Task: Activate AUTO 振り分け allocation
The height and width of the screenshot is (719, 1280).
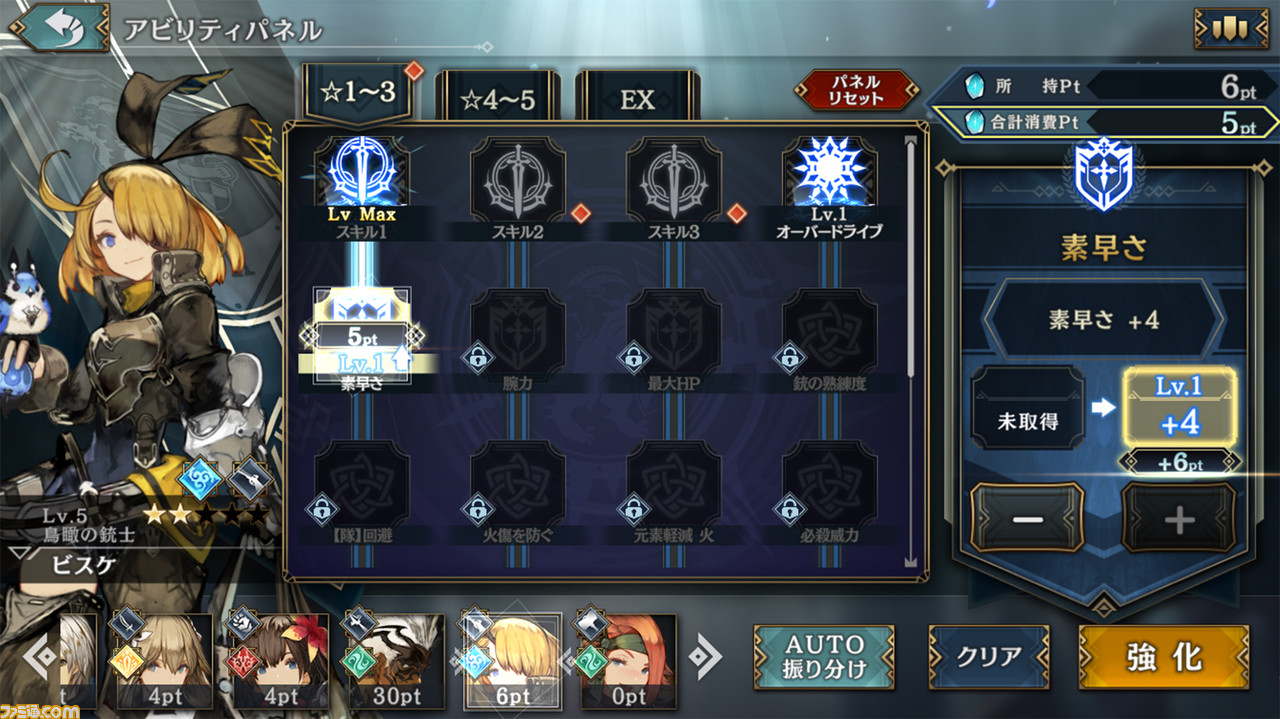Action: (x=823, y=657)
